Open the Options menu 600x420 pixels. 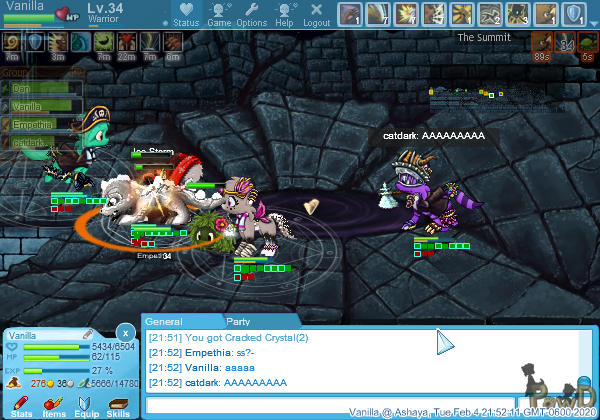click(x=251, y=14)
